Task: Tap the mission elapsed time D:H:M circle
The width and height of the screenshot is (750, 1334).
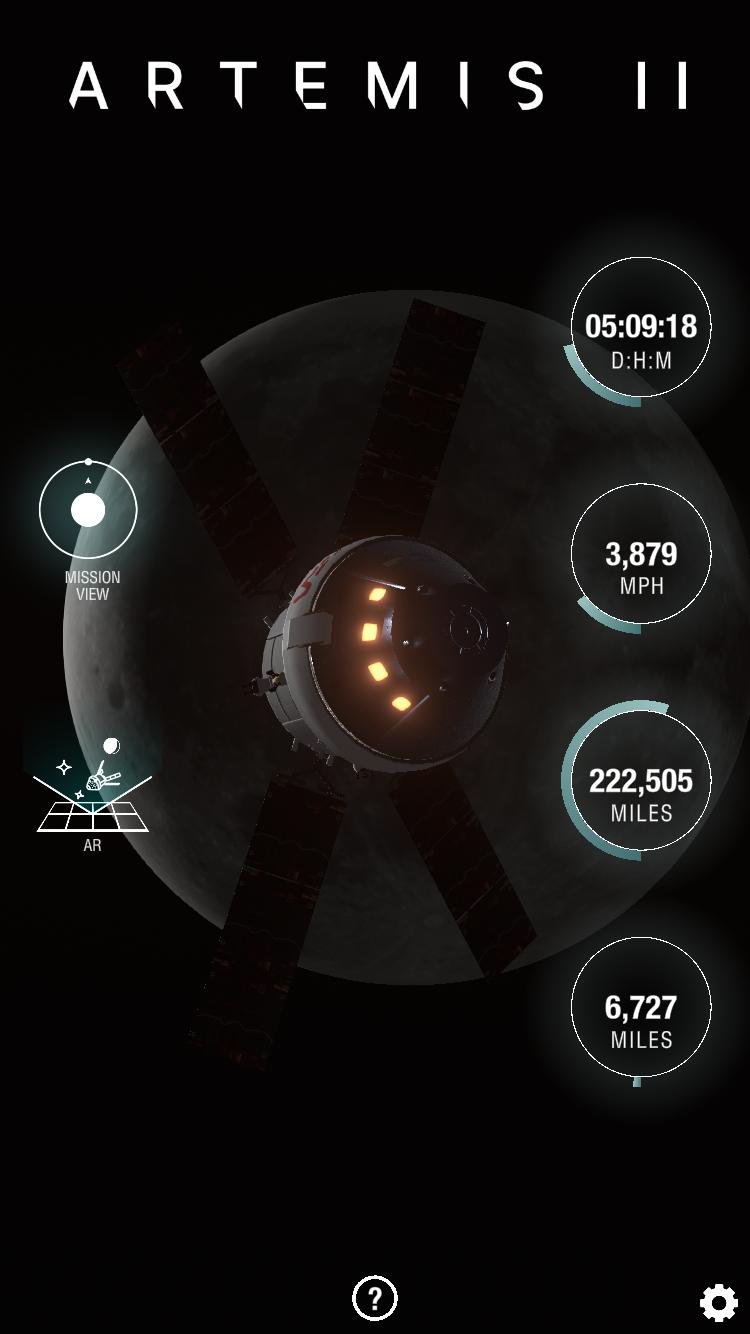Action: point(640,328)
